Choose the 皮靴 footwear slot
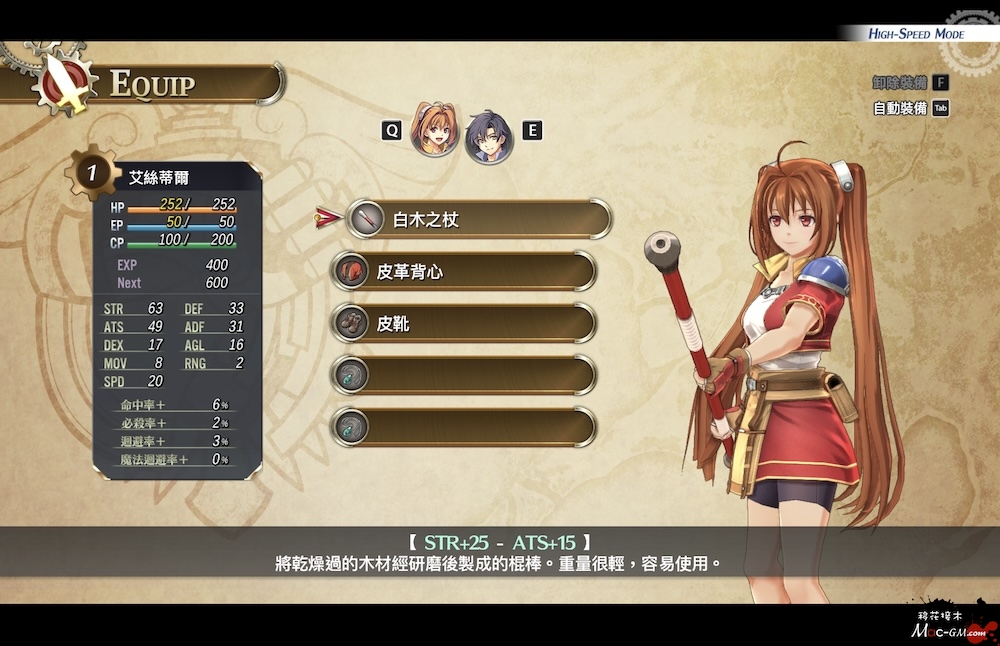Viewport: 1000px width, 646px height. pyautogui.click(x=464, y=323)
